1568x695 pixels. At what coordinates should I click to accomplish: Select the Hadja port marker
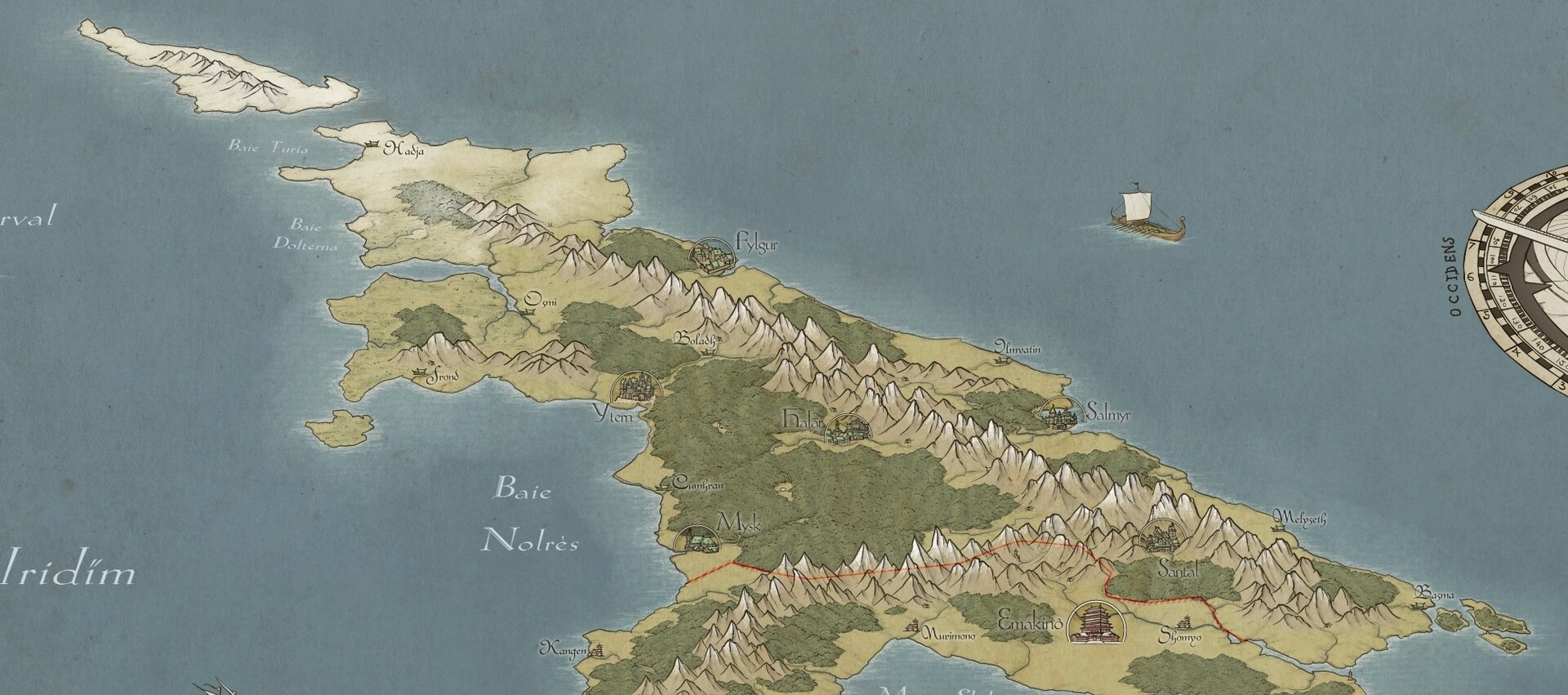pyautogui.click(x=372, y=145)
